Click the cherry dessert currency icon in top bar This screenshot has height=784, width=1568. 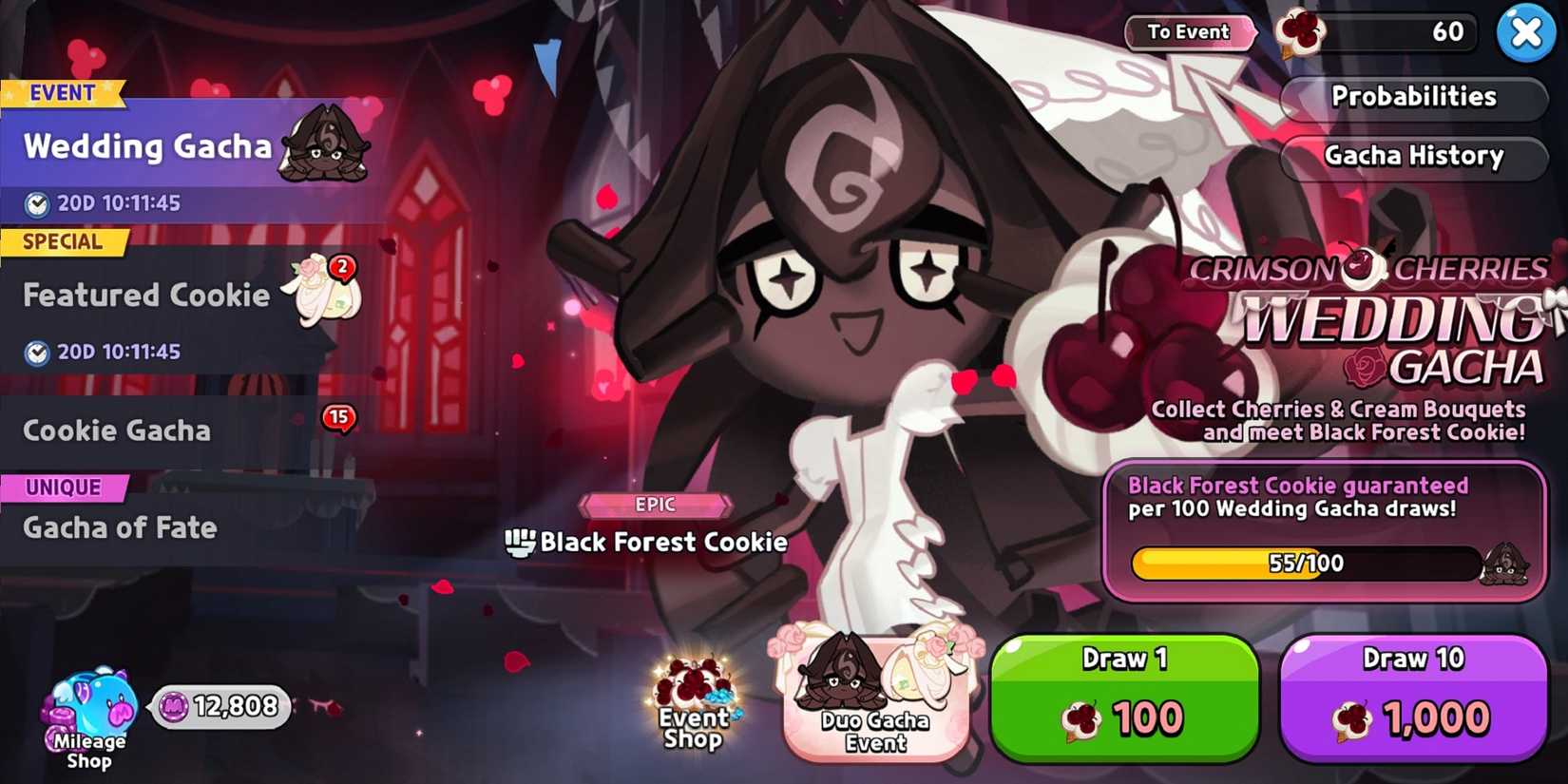pos(1303,33)
